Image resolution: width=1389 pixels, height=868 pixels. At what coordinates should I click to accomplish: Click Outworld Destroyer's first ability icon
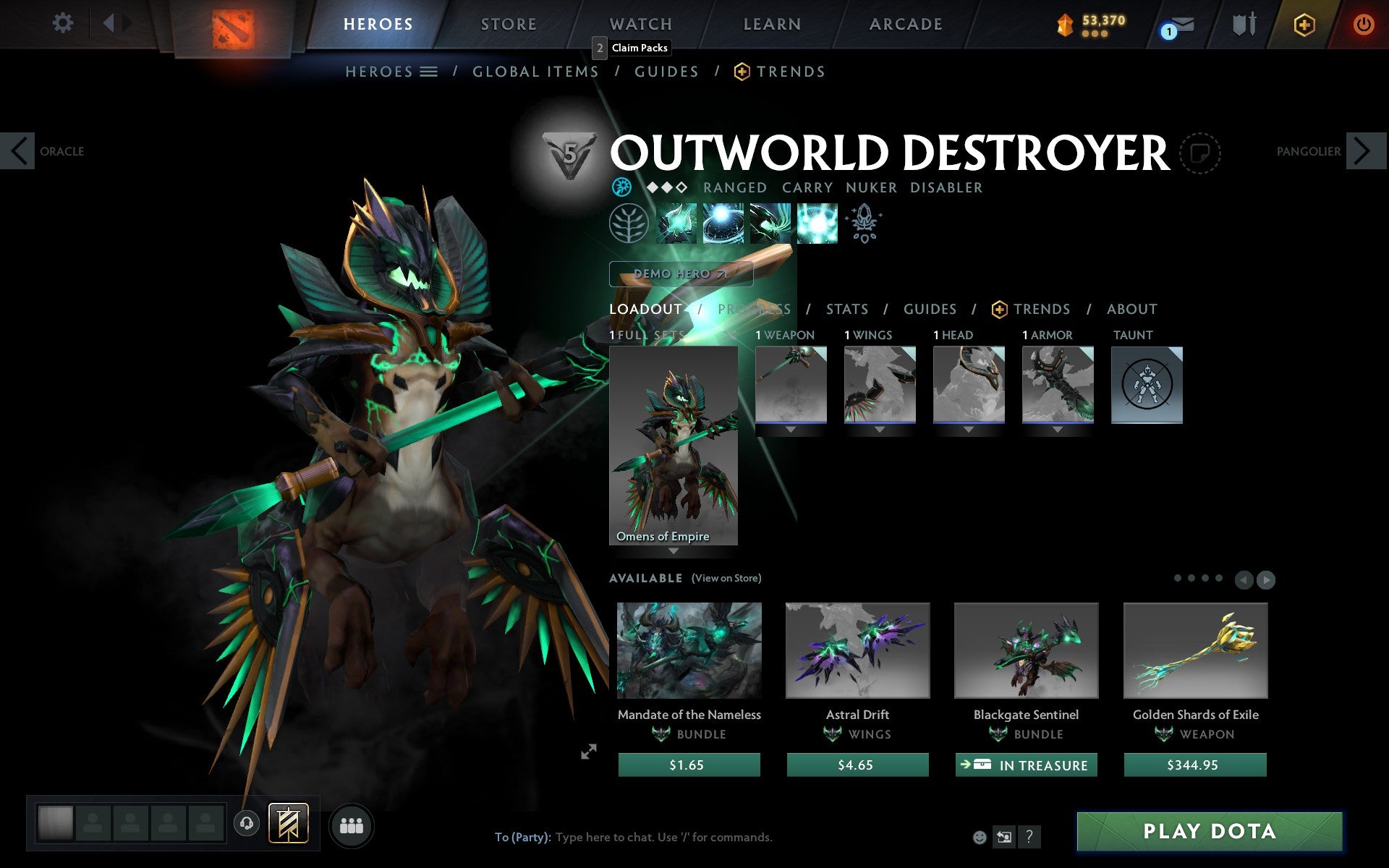pos(676,224)
